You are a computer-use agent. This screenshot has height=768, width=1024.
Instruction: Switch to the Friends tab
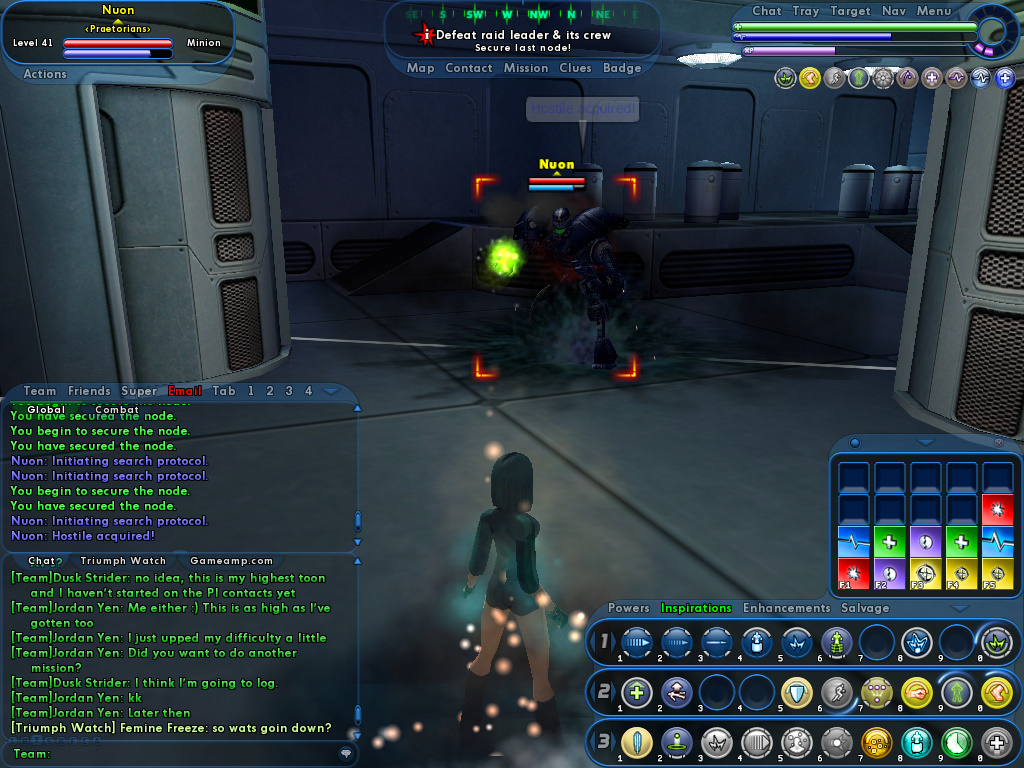point(89,391)
